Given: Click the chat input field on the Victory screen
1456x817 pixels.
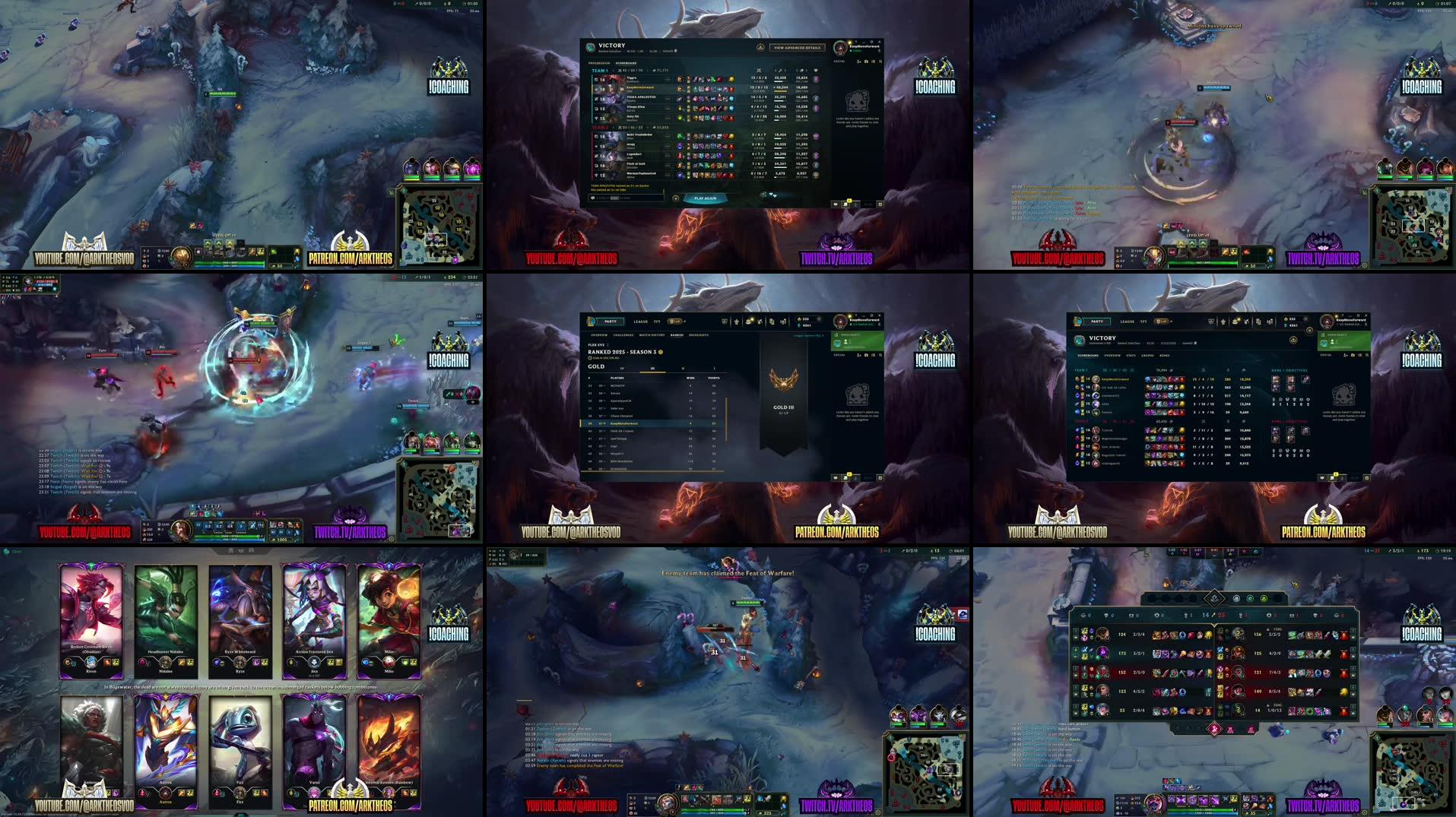Looking at the screenshot, I should point(628,198).
